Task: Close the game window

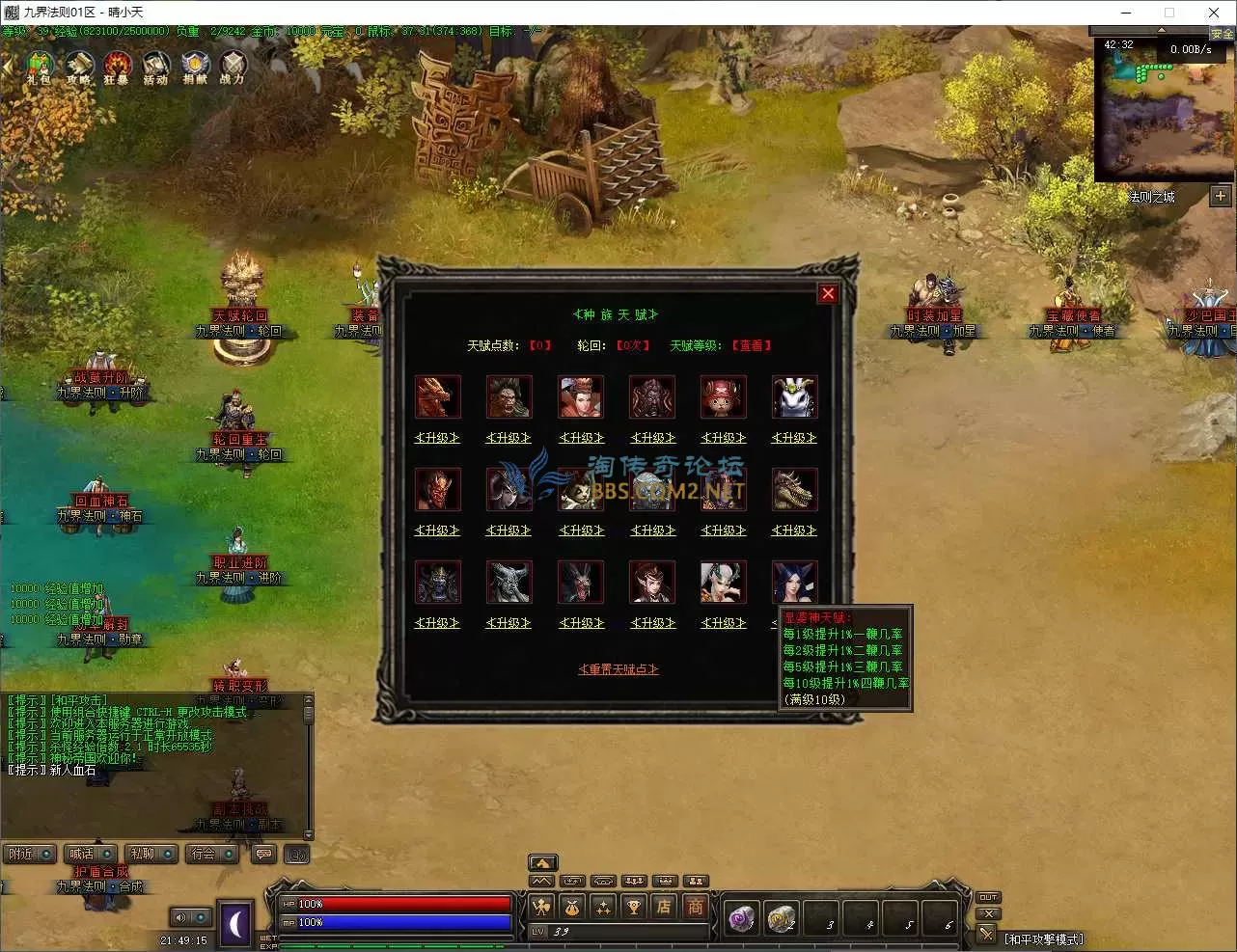Action: tap(1214, 13)
